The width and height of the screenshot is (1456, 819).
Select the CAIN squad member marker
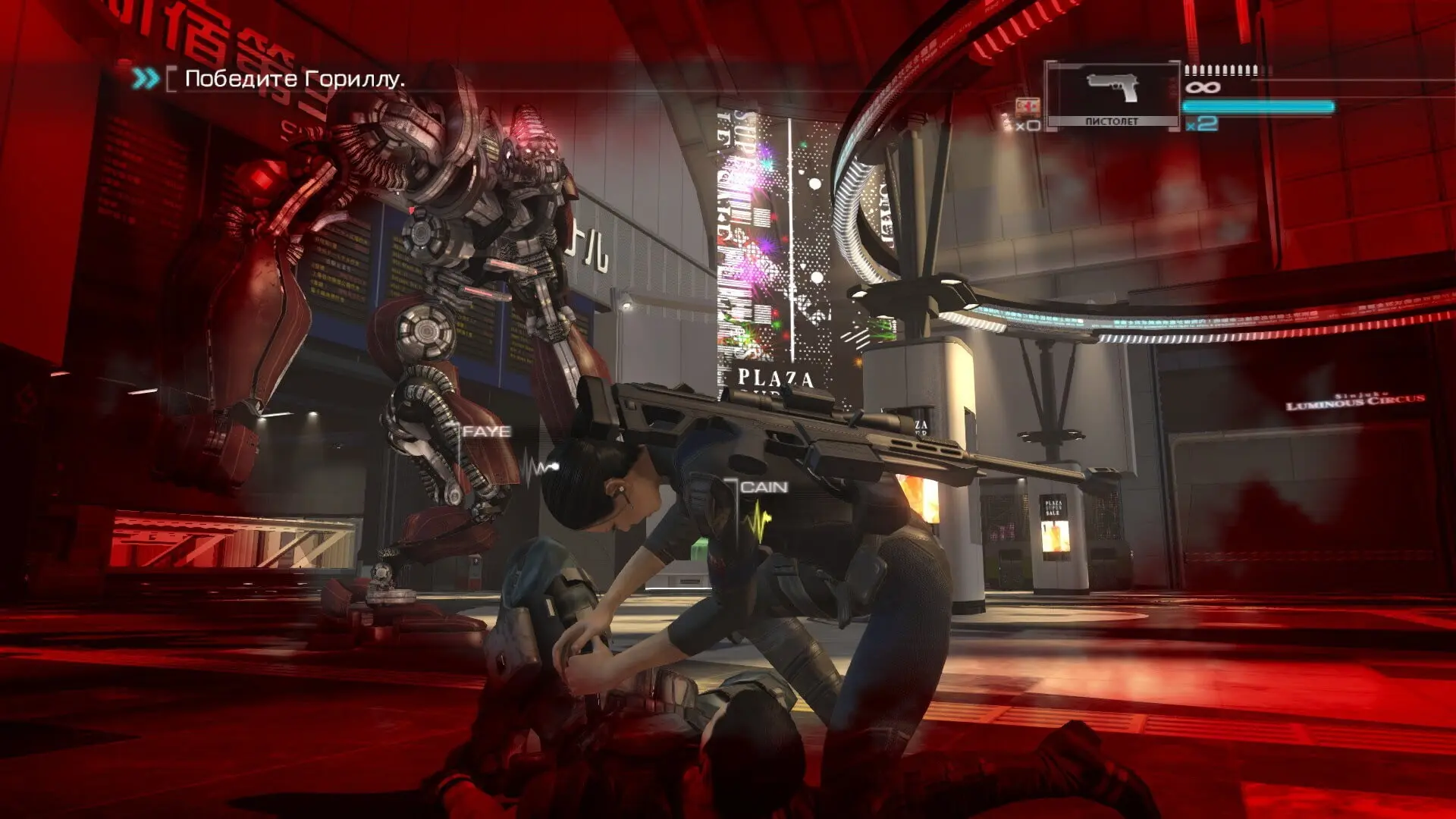tap(763, 488)
